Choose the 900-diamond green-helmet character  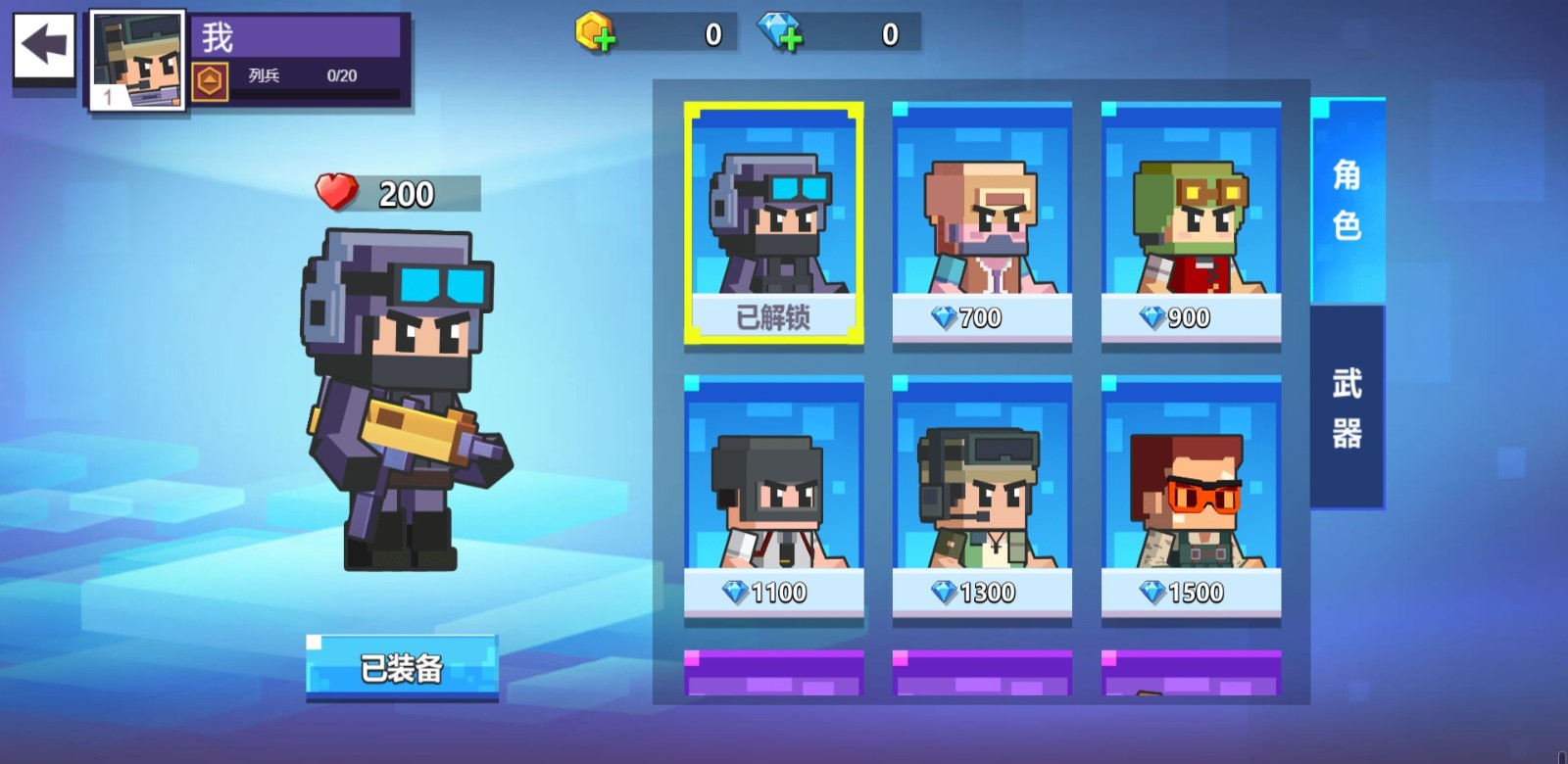tap(1191, 223)
